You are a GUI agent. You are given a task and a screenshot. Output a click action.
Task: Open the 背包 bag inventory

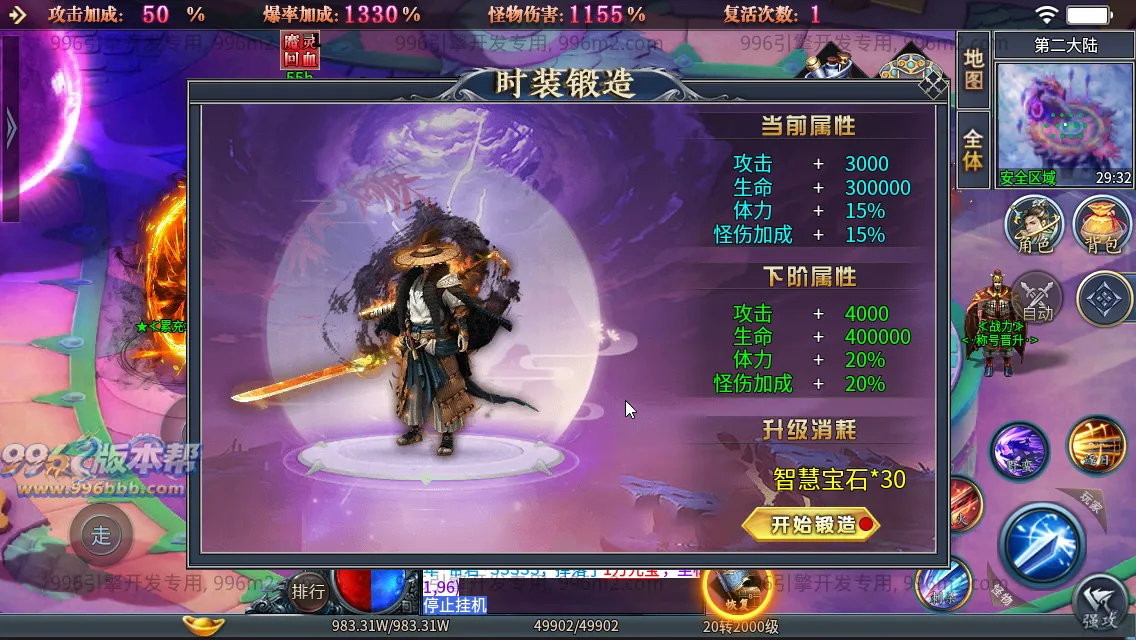point(1101,224)
